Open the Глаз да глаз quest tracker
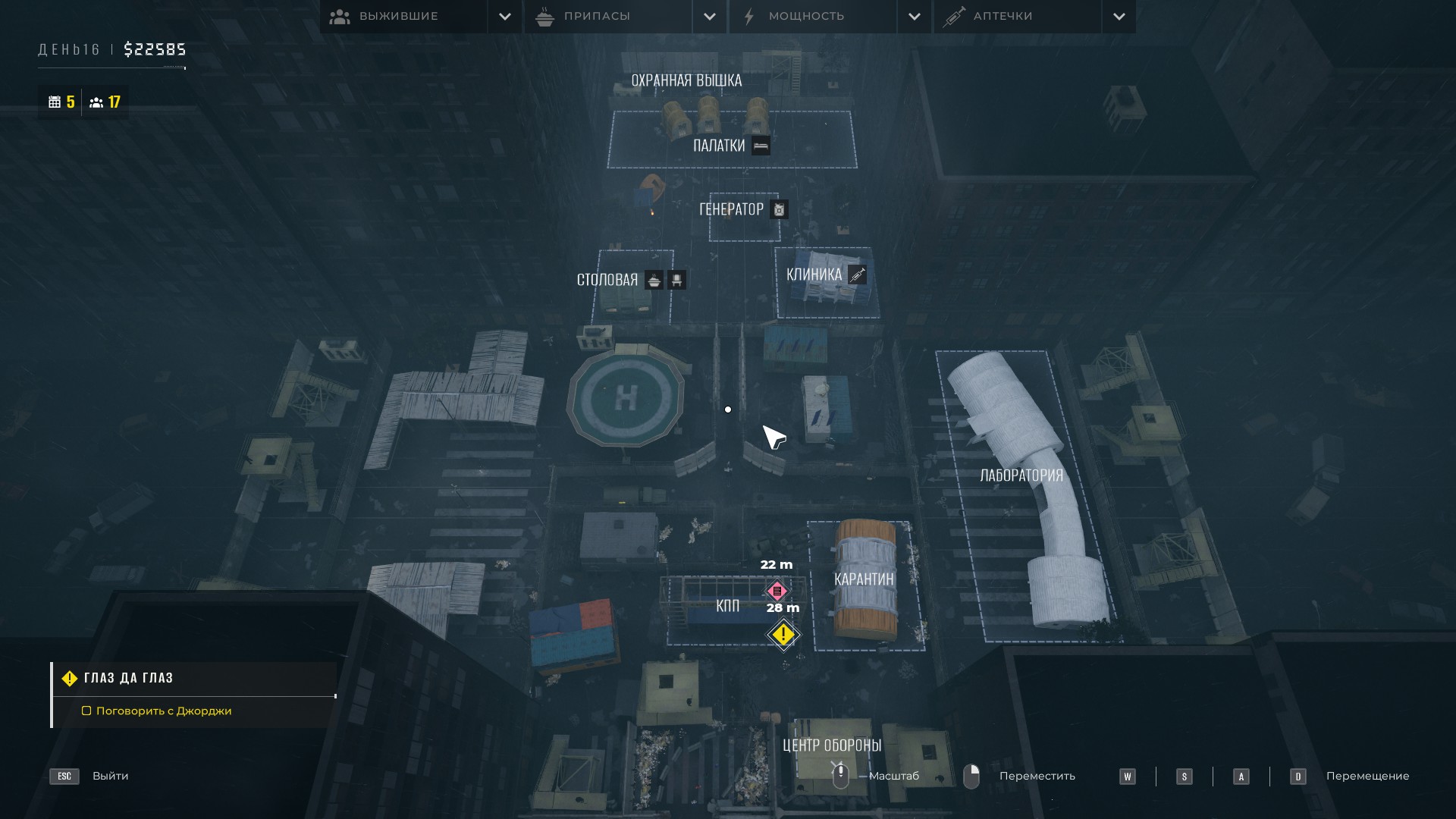Screen dimensions: 1456x819 (x=128, y=678)
